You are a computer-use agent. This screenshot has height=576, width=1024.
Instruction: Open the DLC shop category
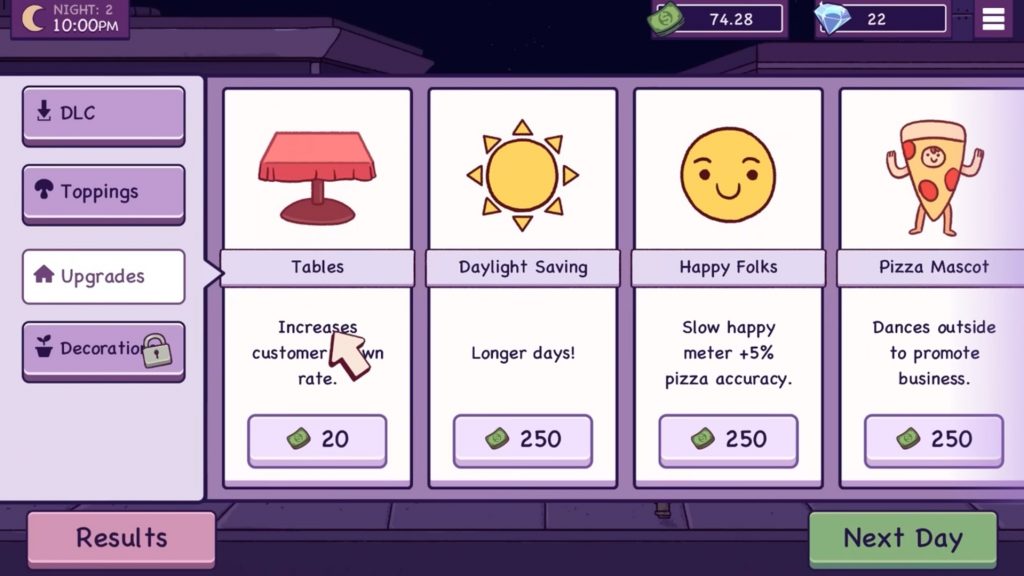(x=103, y=114)
